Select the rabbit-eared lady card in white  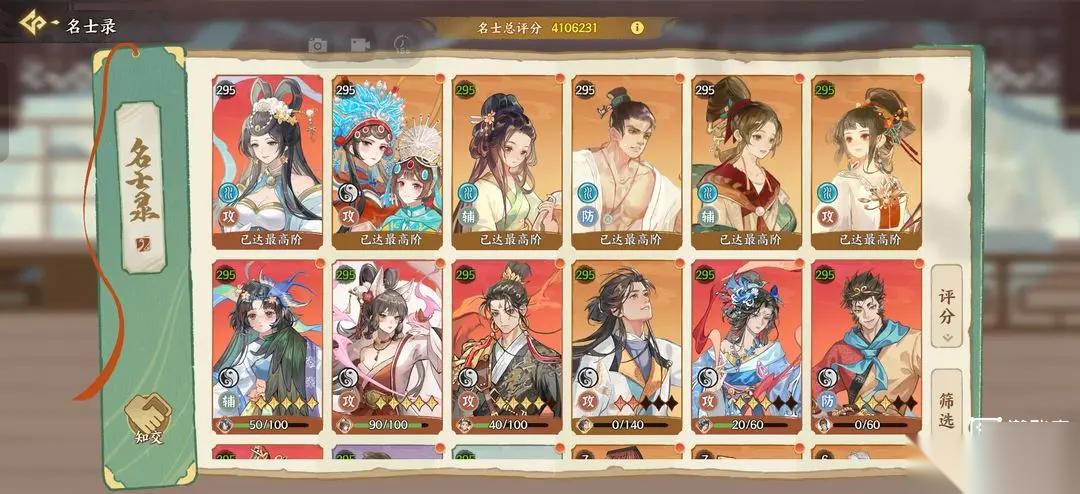(268, 160)
